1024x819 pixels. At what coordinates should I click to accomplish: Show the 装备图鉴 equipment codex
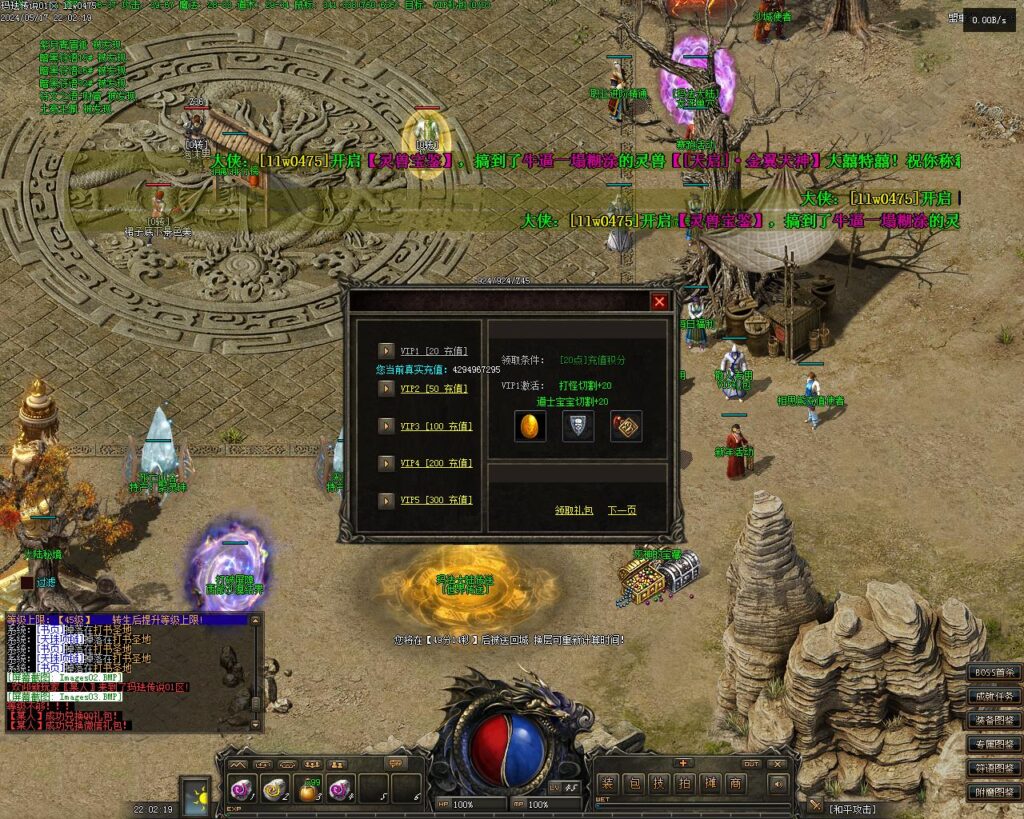pos(995,720)
